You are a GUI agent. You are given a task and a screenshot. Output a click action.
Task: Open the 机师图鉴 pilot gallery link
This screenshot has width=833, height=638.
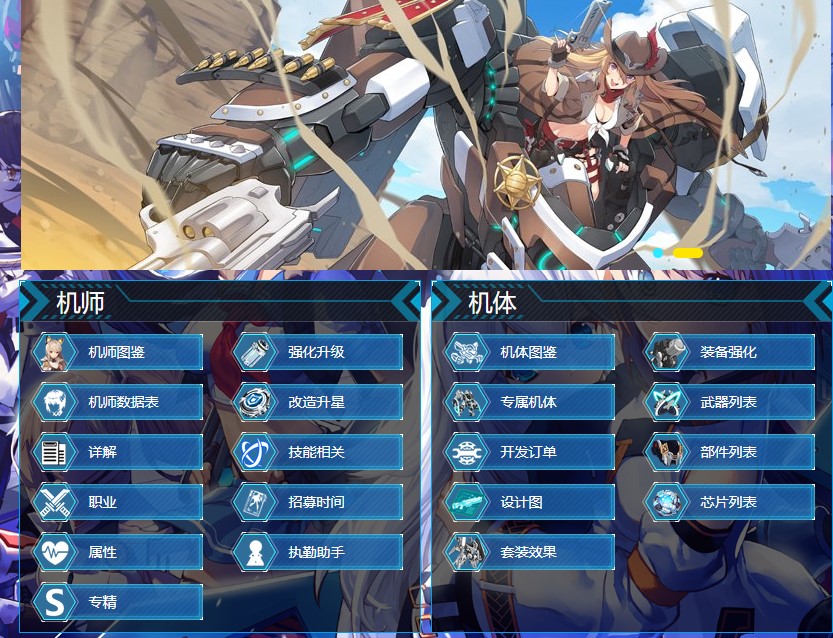click(117, 352)
